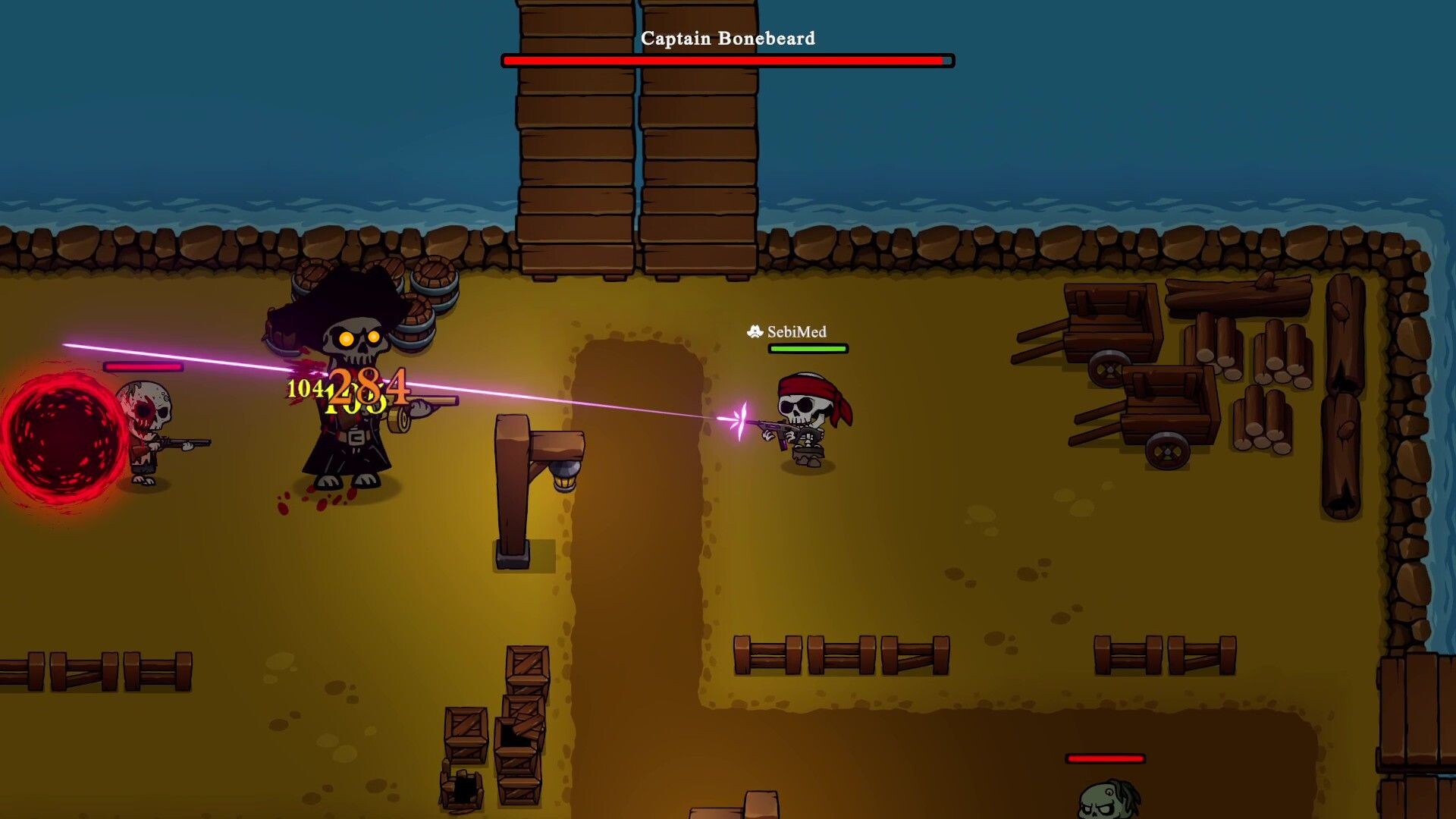Click the name label Captain Bonebeard
The height and width of the screenshot is (819, 1456).
(x=729, y=38)
